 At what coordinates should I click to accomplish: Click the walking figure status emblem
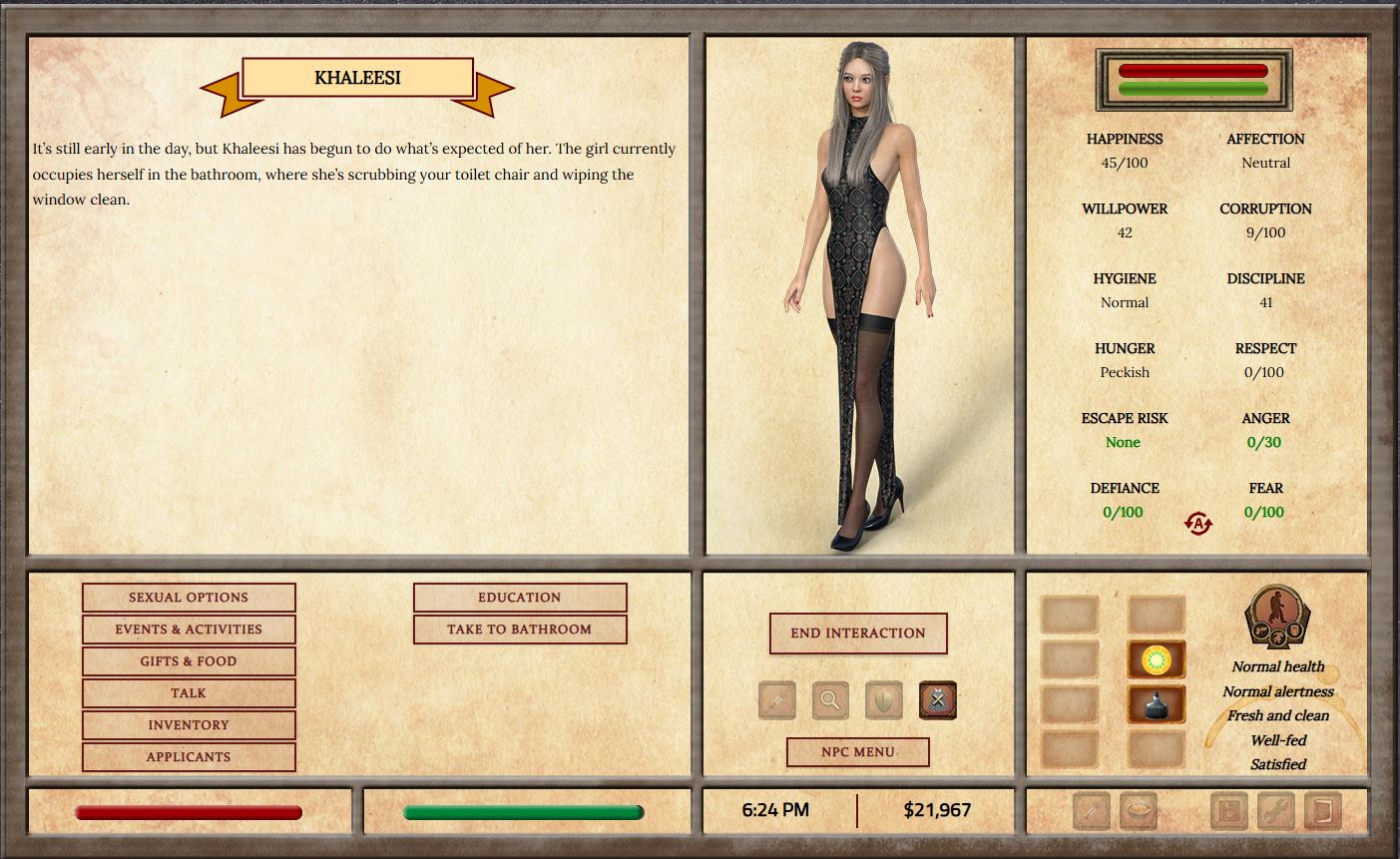(x=1277, y=617)
